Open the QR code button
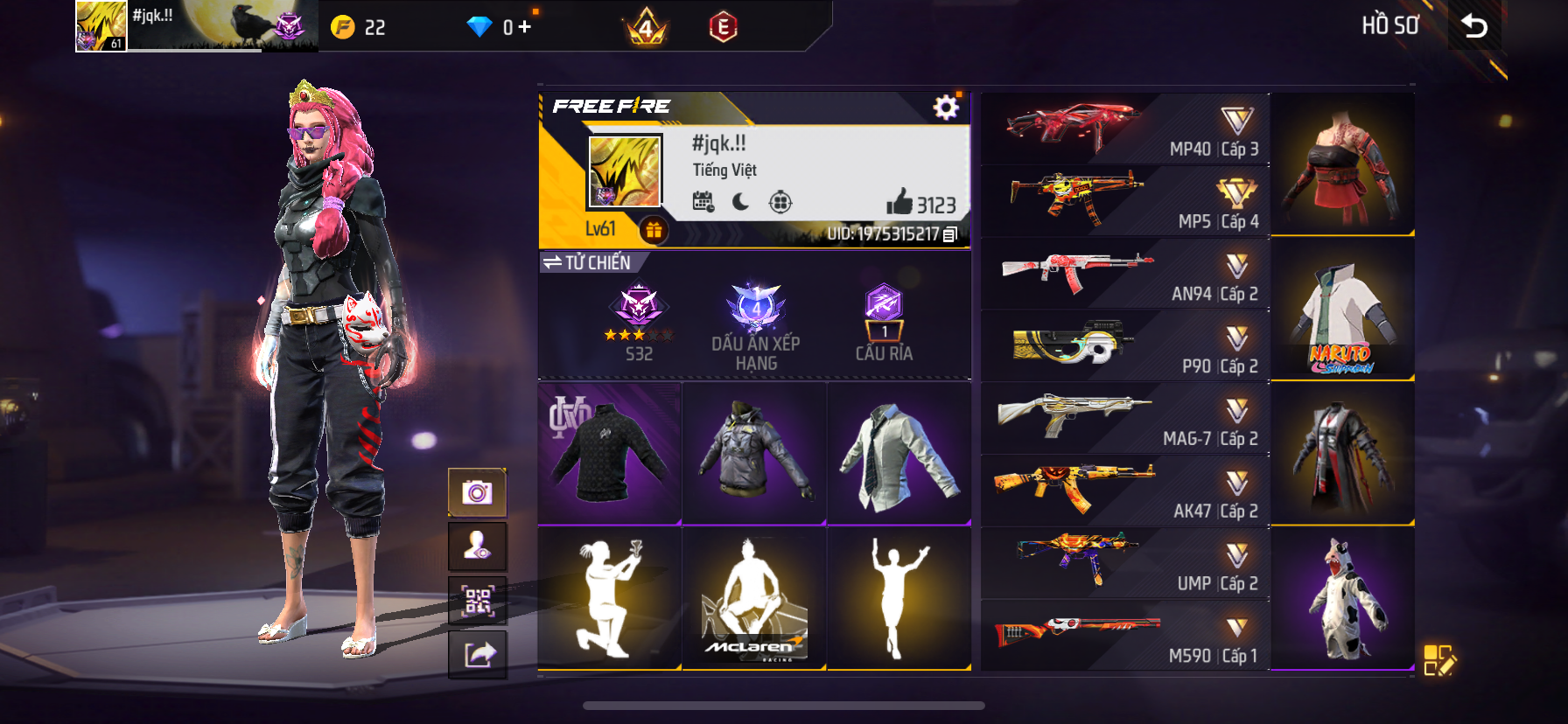Screen dimensions: 1568x724 coord(477,601)
